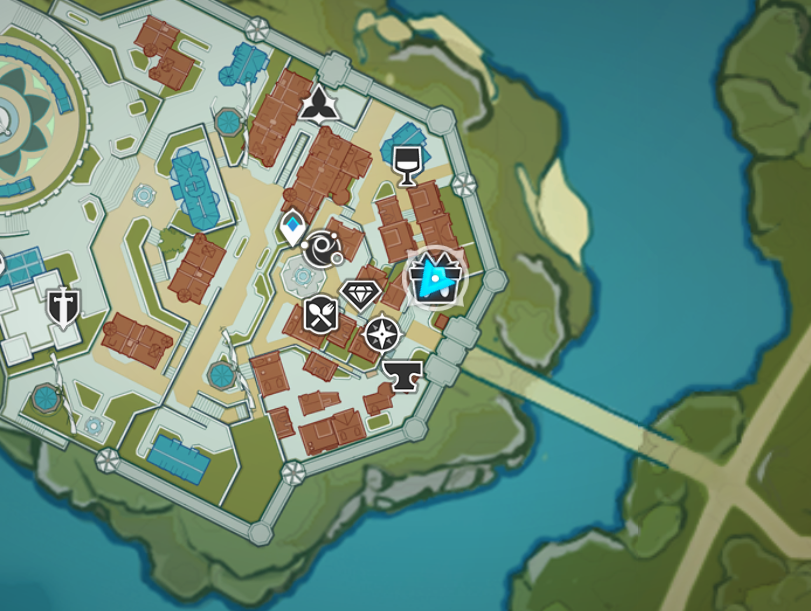The image size is (811, 611).
Task: Select the compass star Adventurers' Guild marker
Action: (x=381, y=334)
